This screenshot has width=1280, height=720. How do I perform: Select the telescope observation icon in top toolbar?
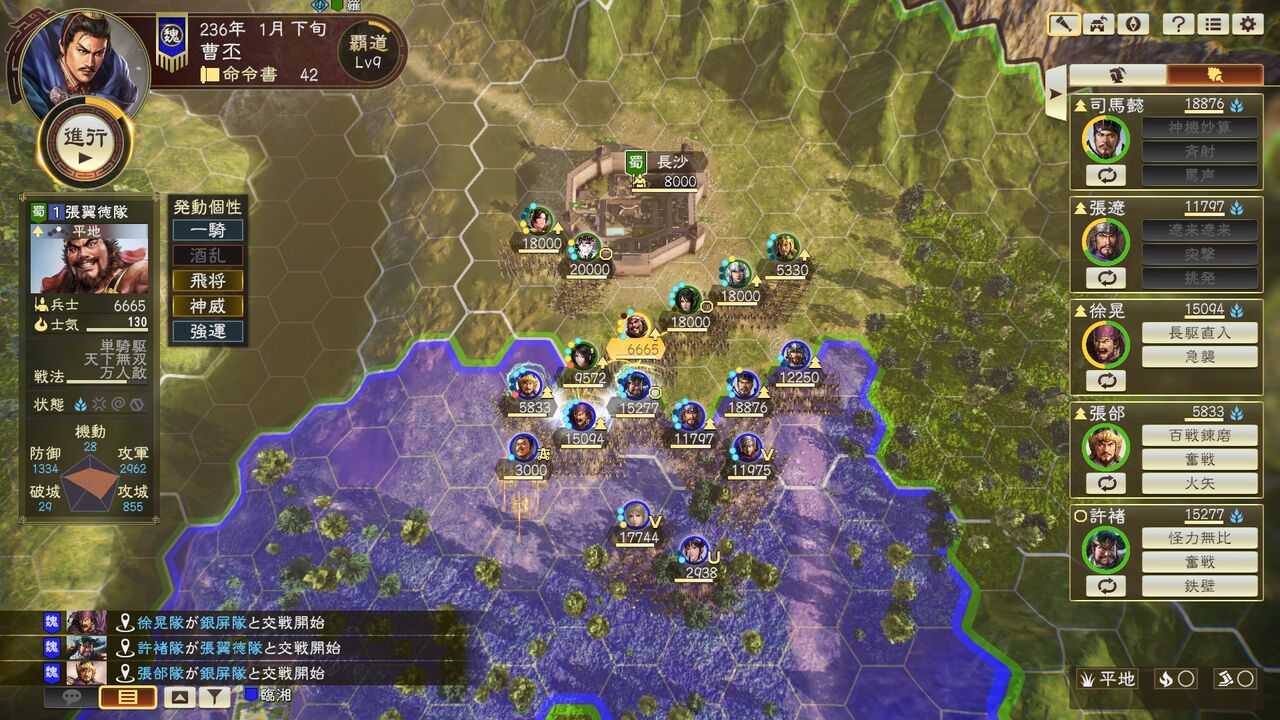1063,23
